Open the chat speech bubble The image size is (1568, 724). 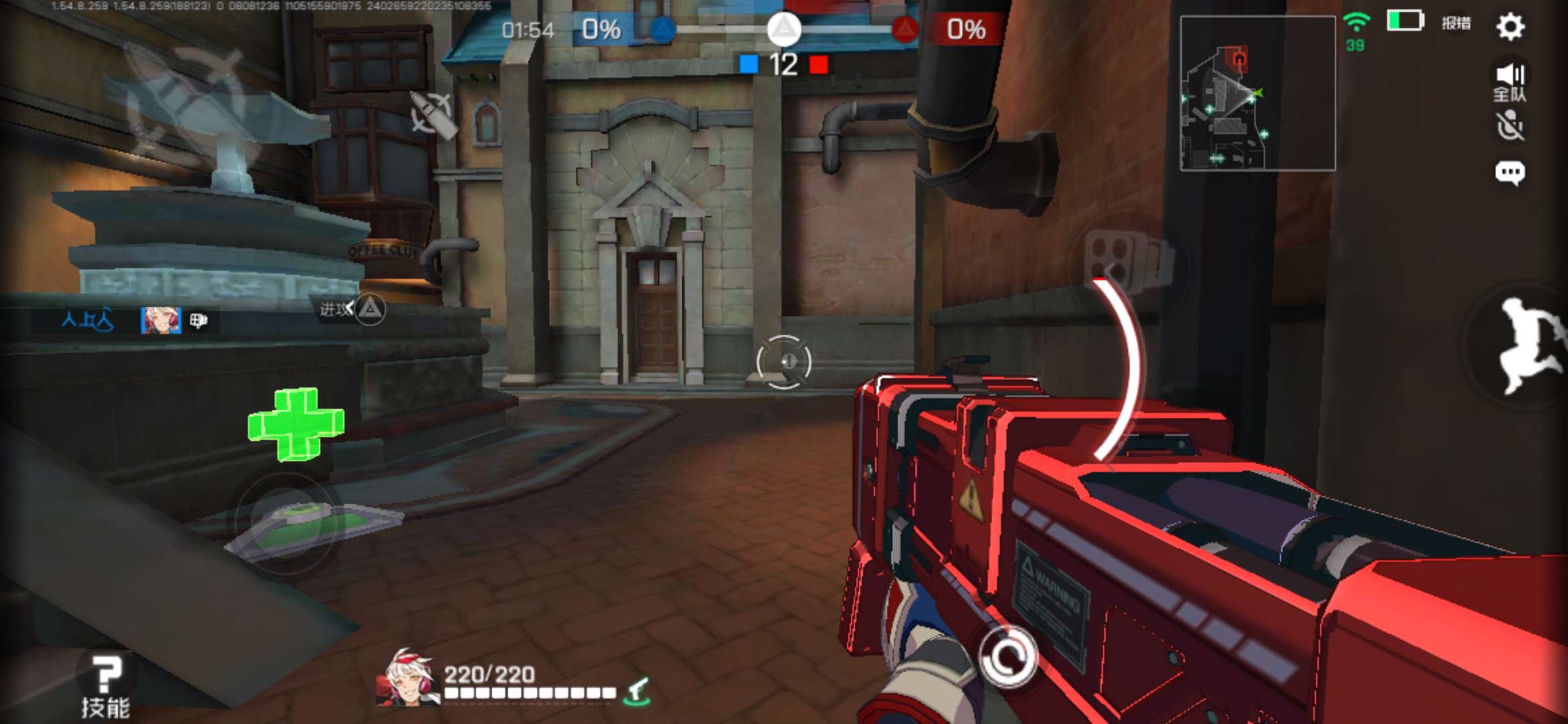(1510, 173)
